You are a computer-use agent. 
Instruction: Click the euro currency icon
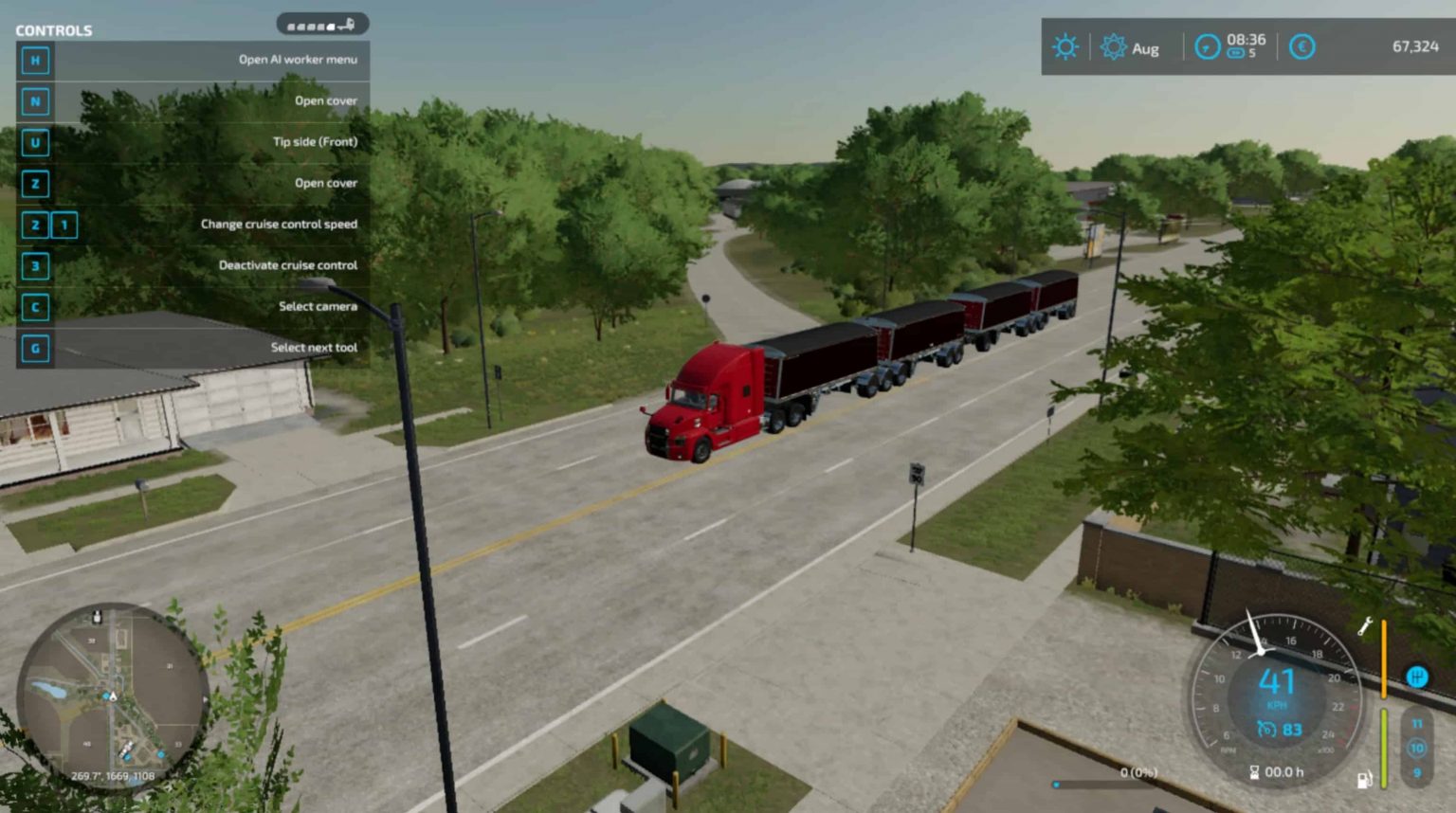1301,45
